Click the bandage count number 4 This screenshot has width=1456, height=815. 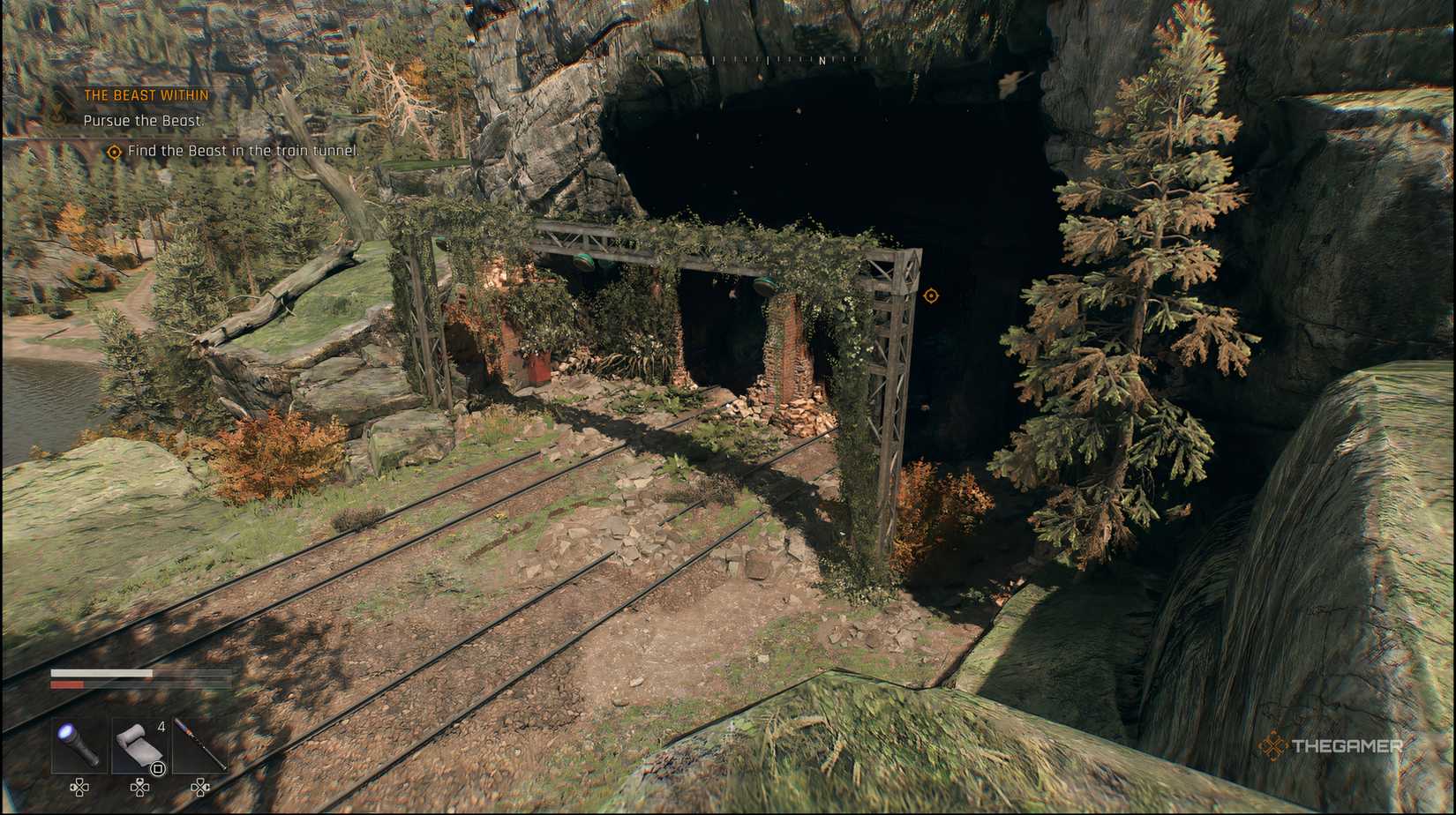[161, 726]
